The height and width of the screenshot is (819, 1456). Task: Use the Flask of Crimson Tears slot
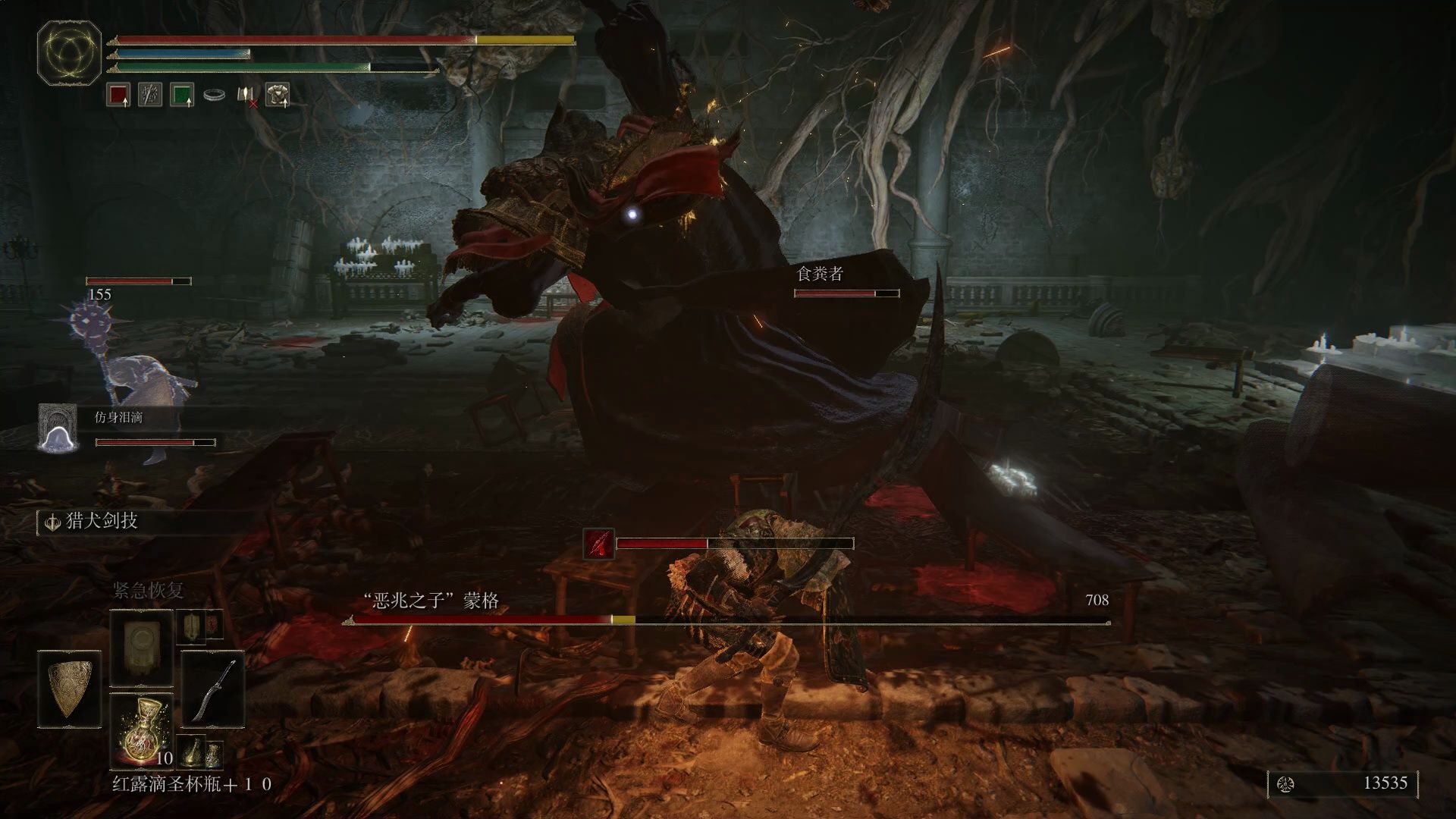(x=142, y=730)
